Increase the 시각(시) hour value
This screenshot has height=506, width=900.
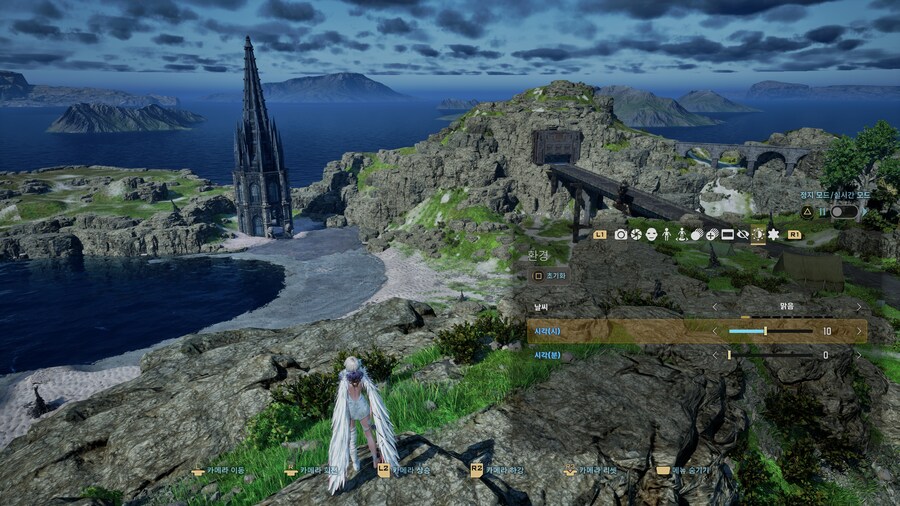(858, 331)
